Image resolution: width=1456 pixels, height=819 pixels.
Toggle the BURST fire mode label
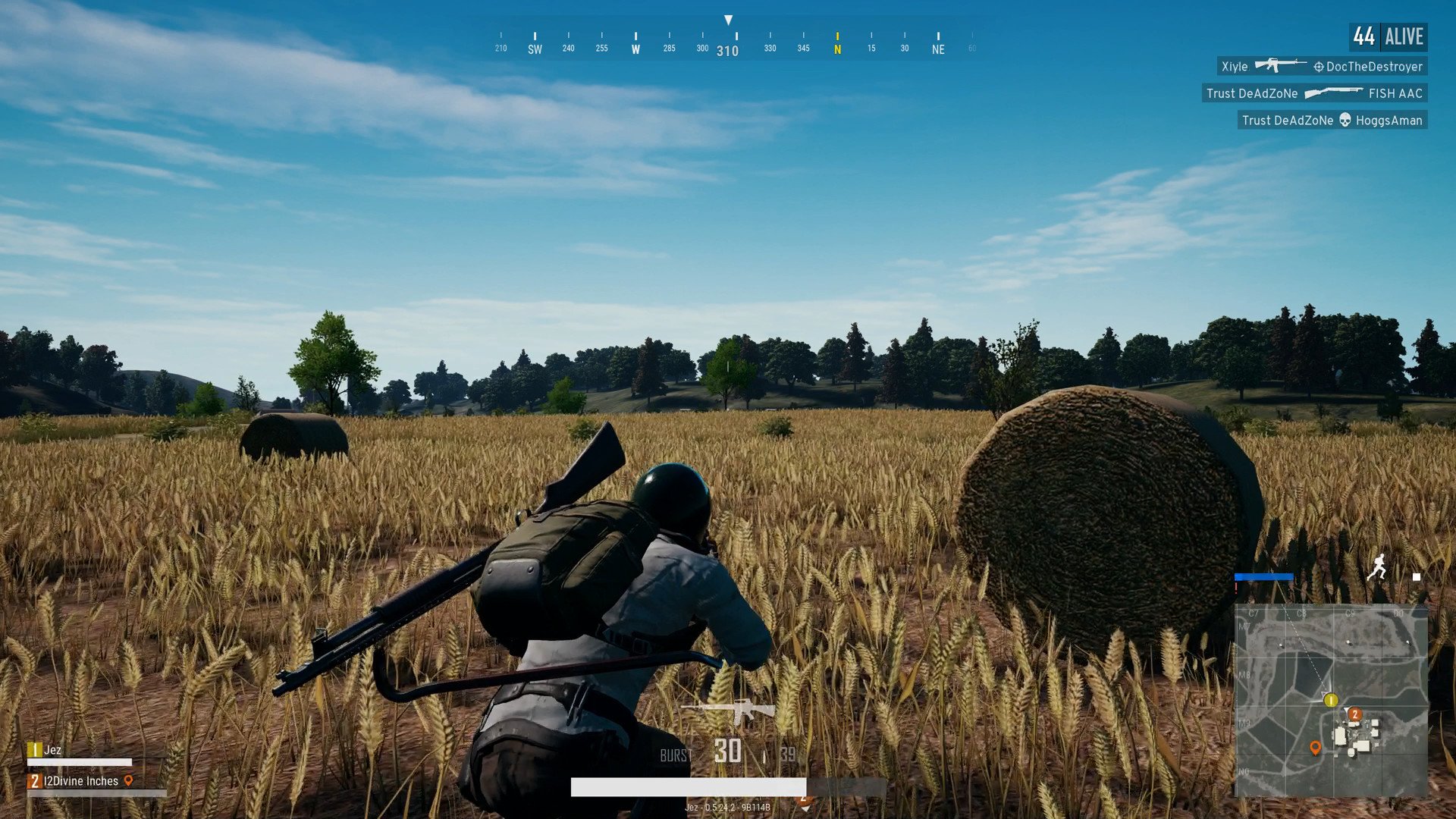[675, 755]
